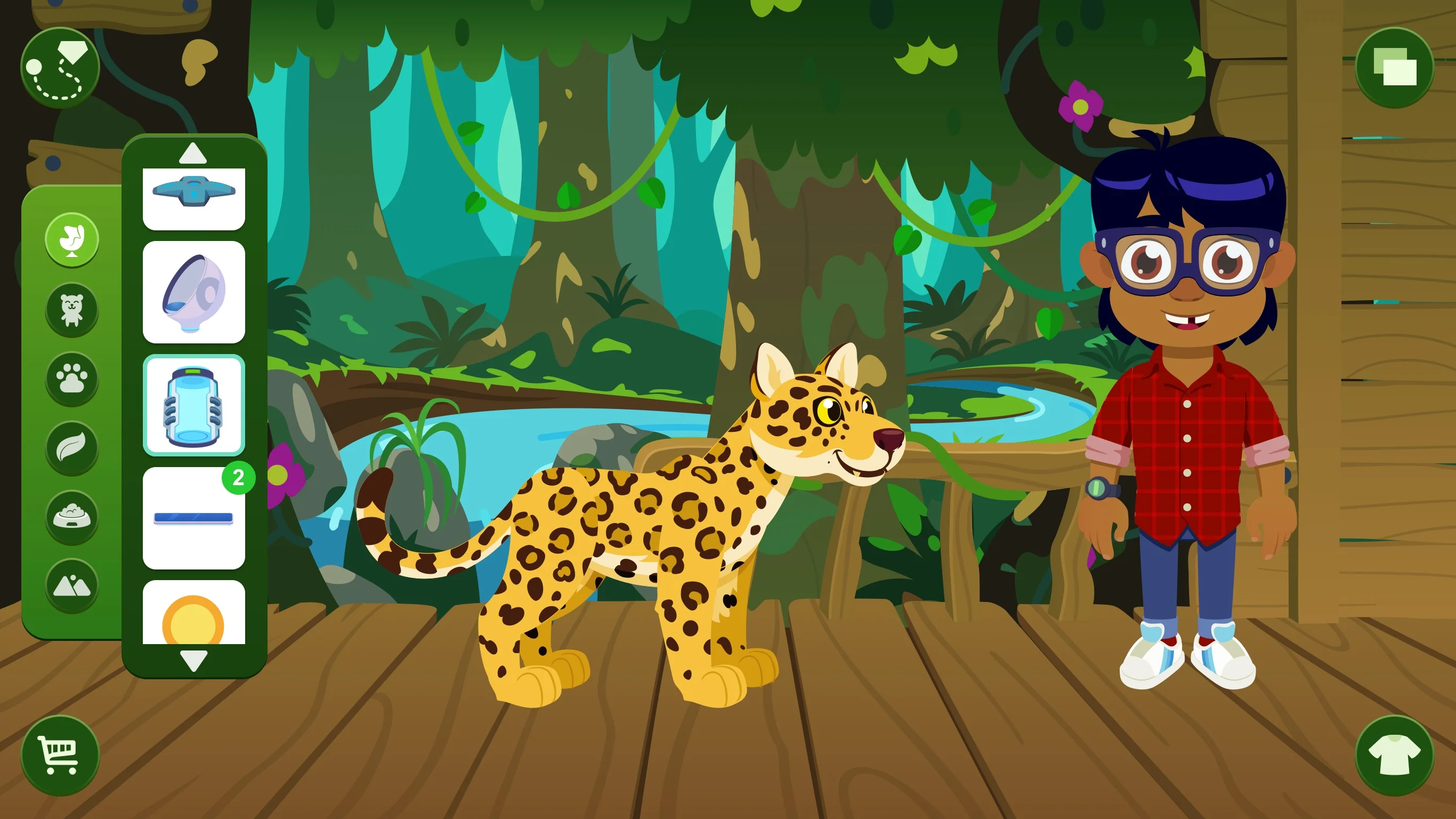Switch to the chair furniture tab

[x=72, y=240]
